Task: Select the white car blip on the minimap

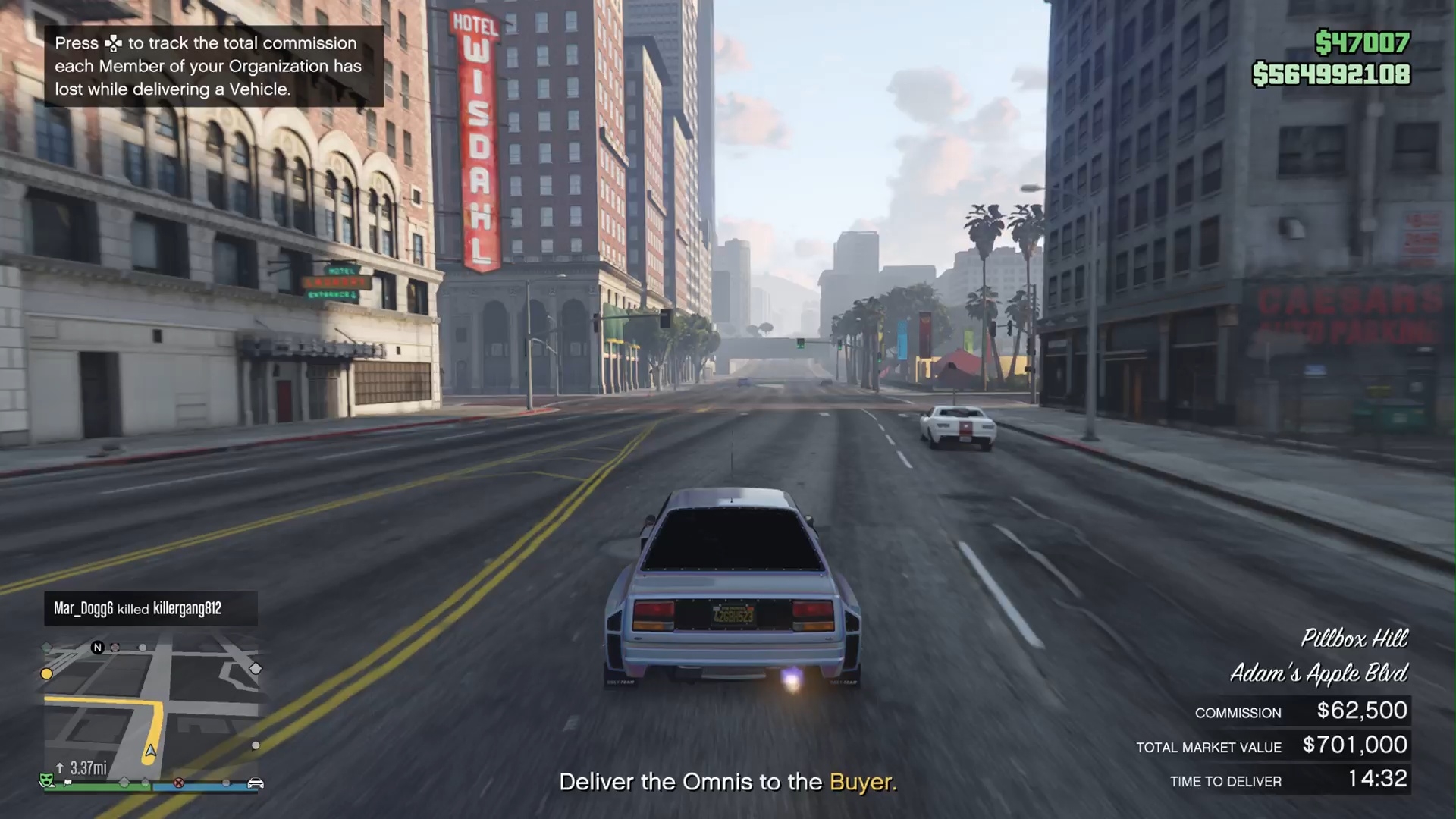Action: pyautogui.click(x=256, y=783)
